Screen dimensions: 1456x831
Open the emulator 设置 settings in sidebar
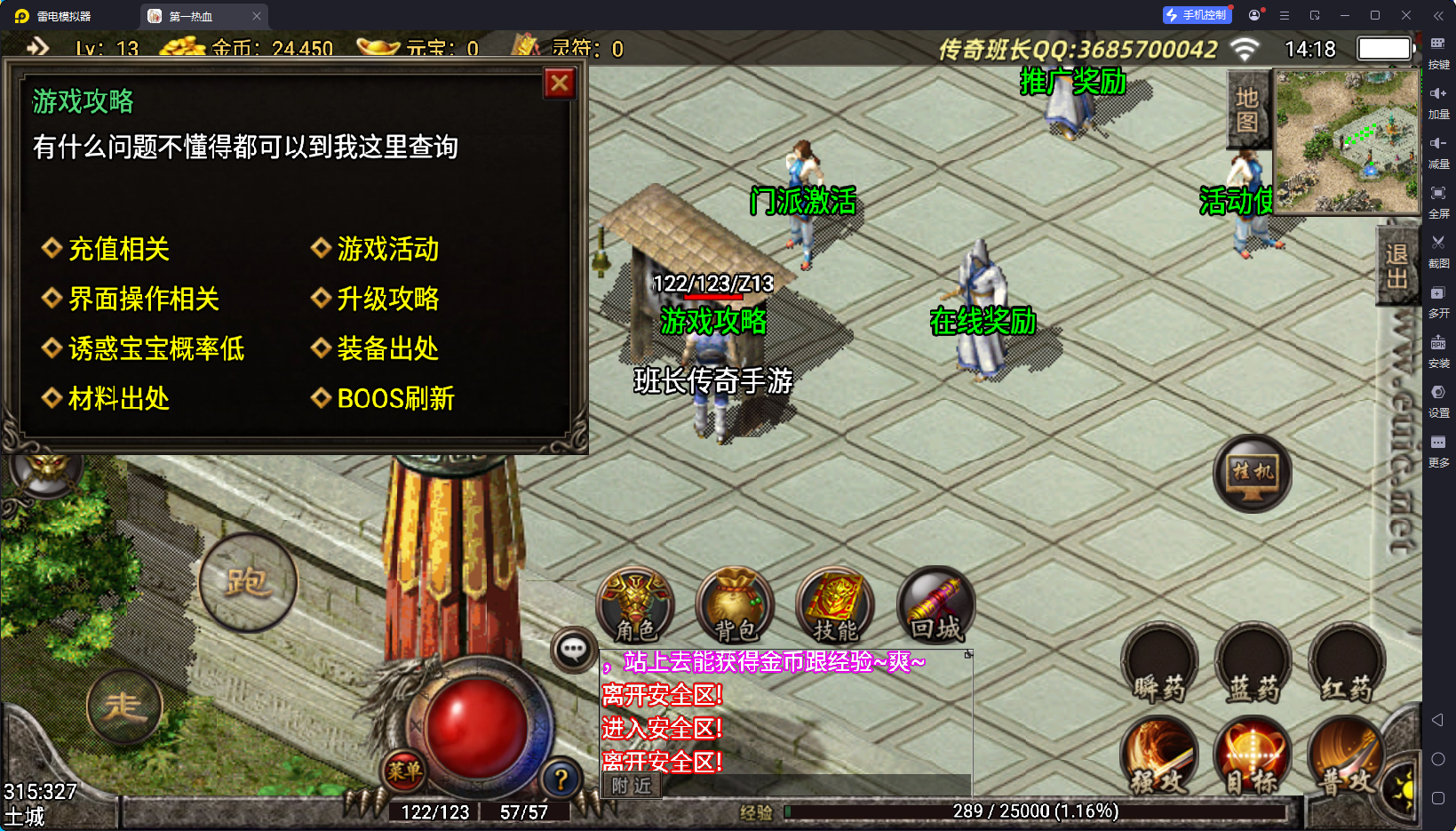(1438, 399)
